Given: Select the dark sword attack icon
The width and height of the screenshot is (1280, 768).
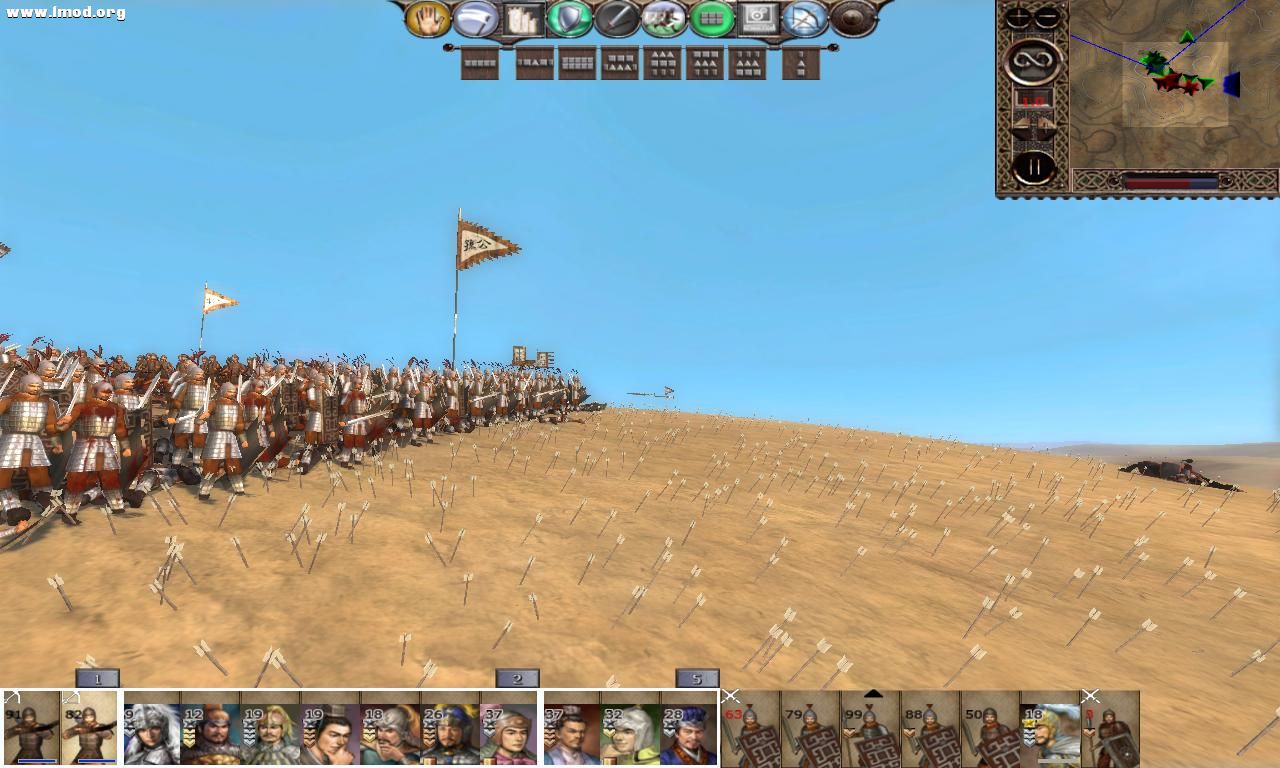Looking at the screenshot, I should point(618,17).
